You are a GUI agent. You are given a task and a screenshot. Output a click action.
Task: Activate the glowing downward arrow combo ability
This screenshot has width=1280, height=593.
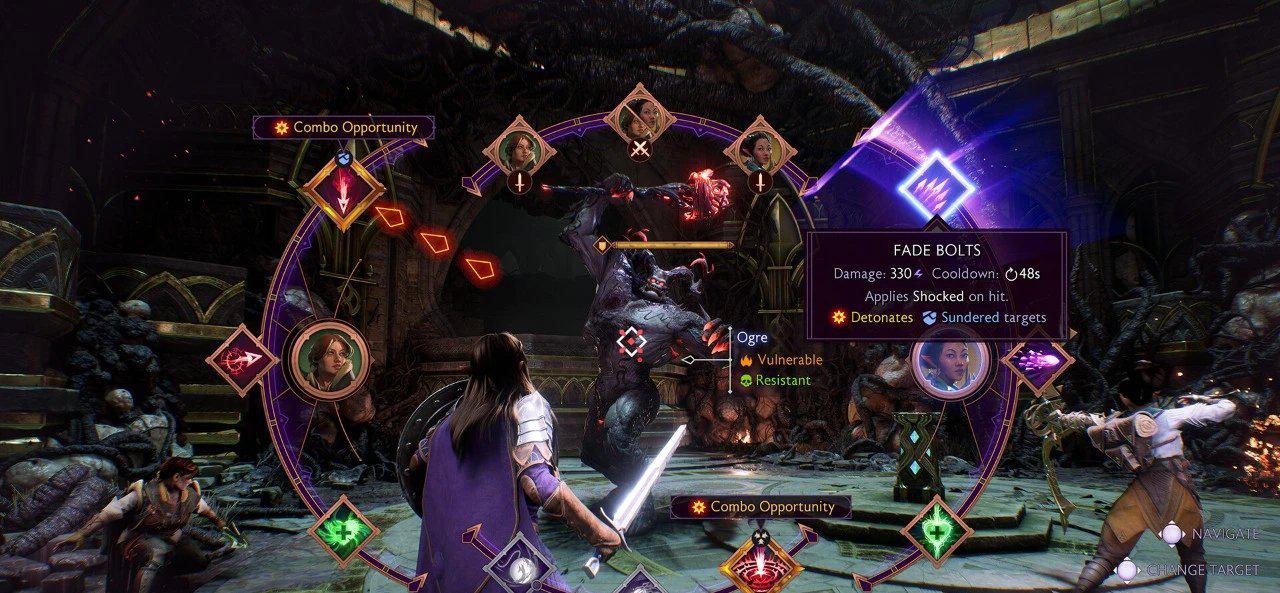pyautogui.click(x=343, y=196)
